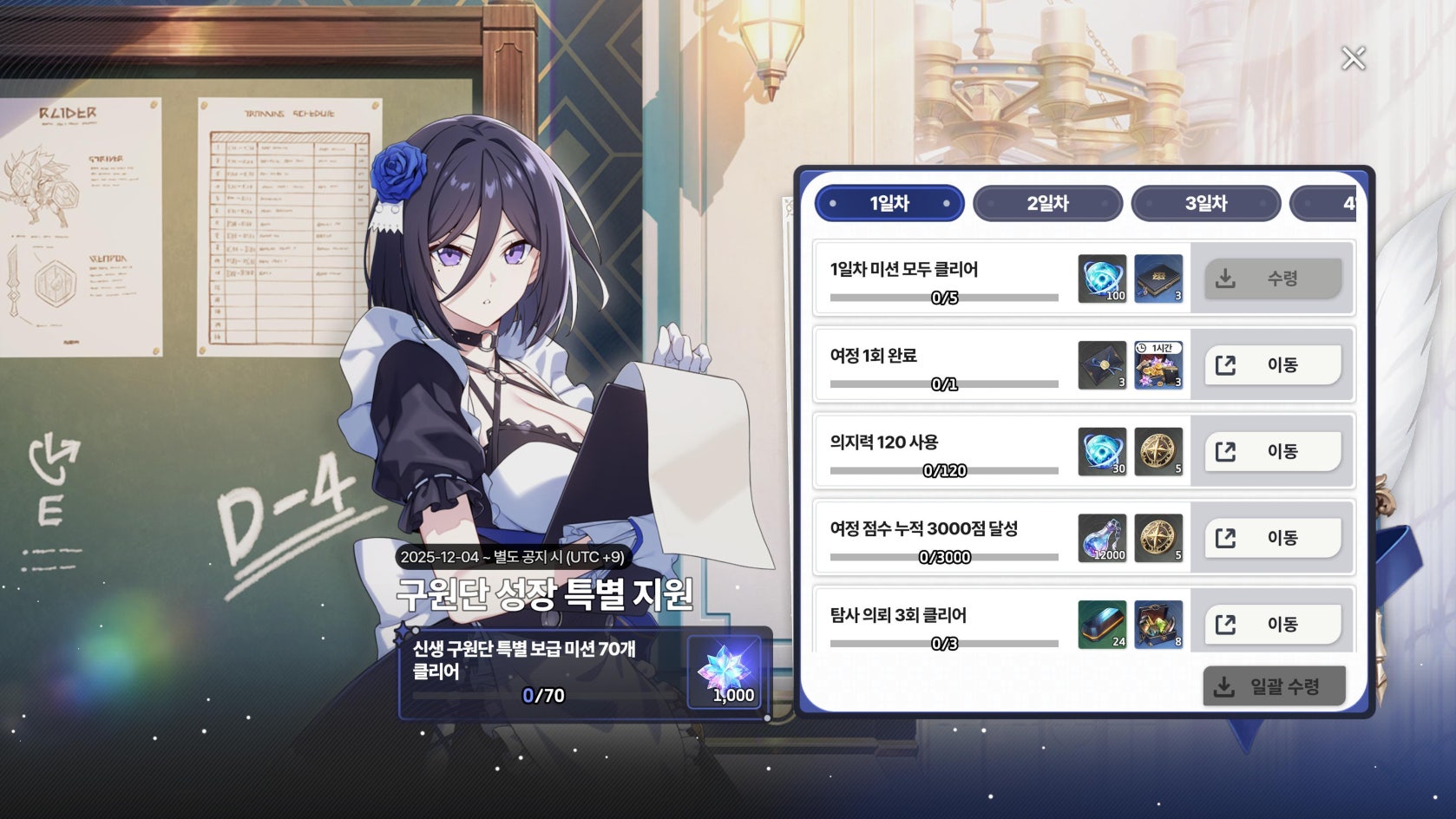Switch to the 1일차 tab
This screenshot has height=819, width=1456.
pos(889,204)
